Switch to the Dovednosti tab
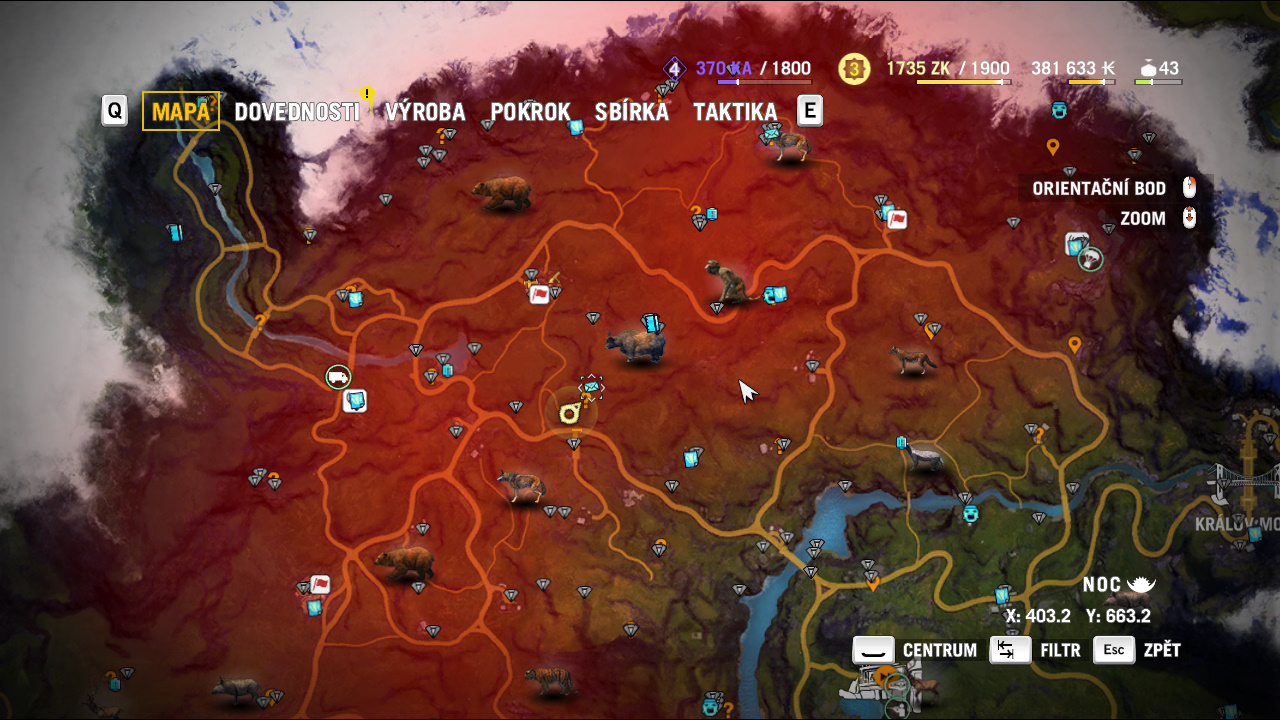This screenshot has height=720, width=1280. point(296,112)
